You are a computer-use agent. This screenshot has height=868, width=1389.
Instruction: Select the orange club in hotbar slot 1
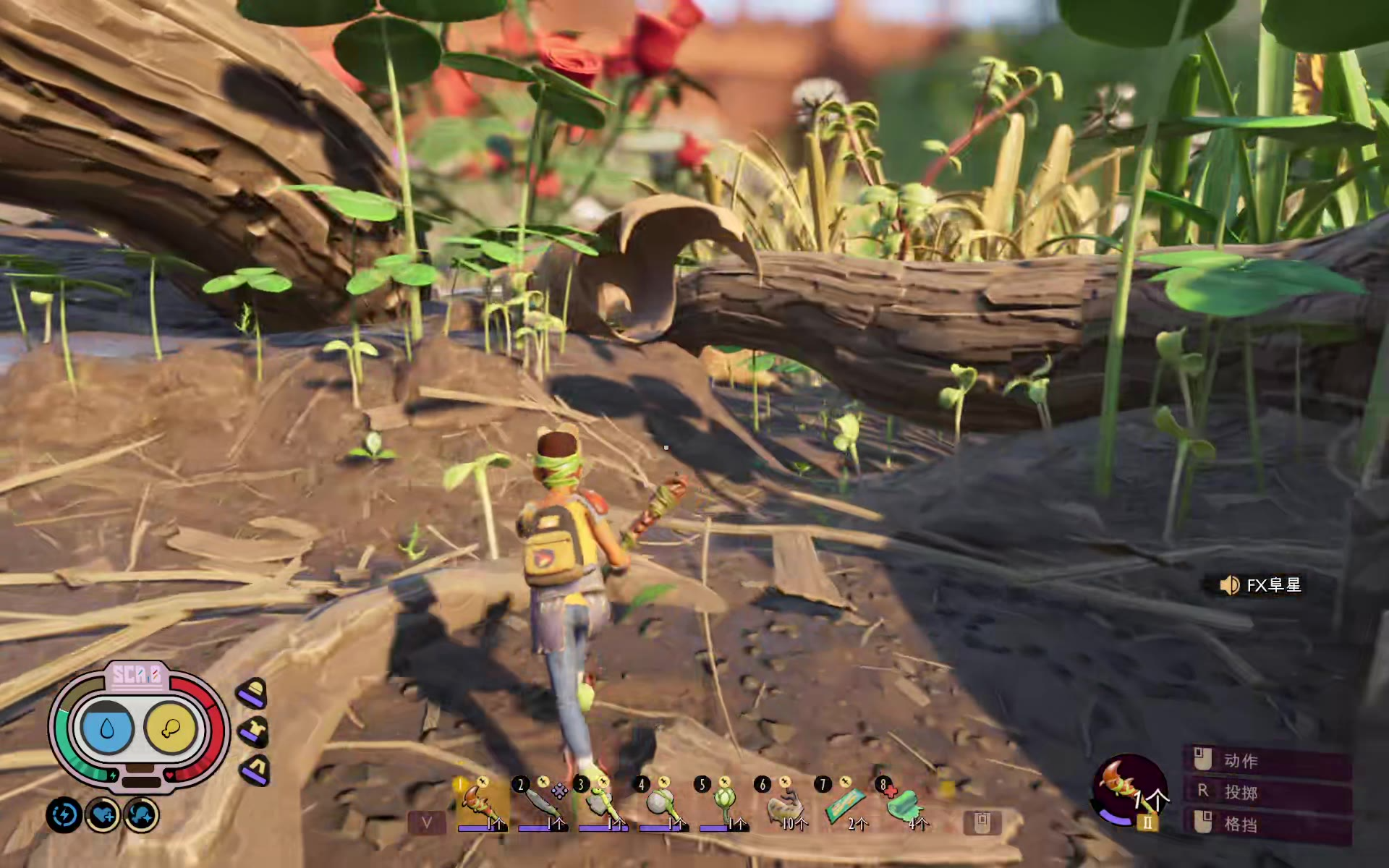(x=480, y=804)
